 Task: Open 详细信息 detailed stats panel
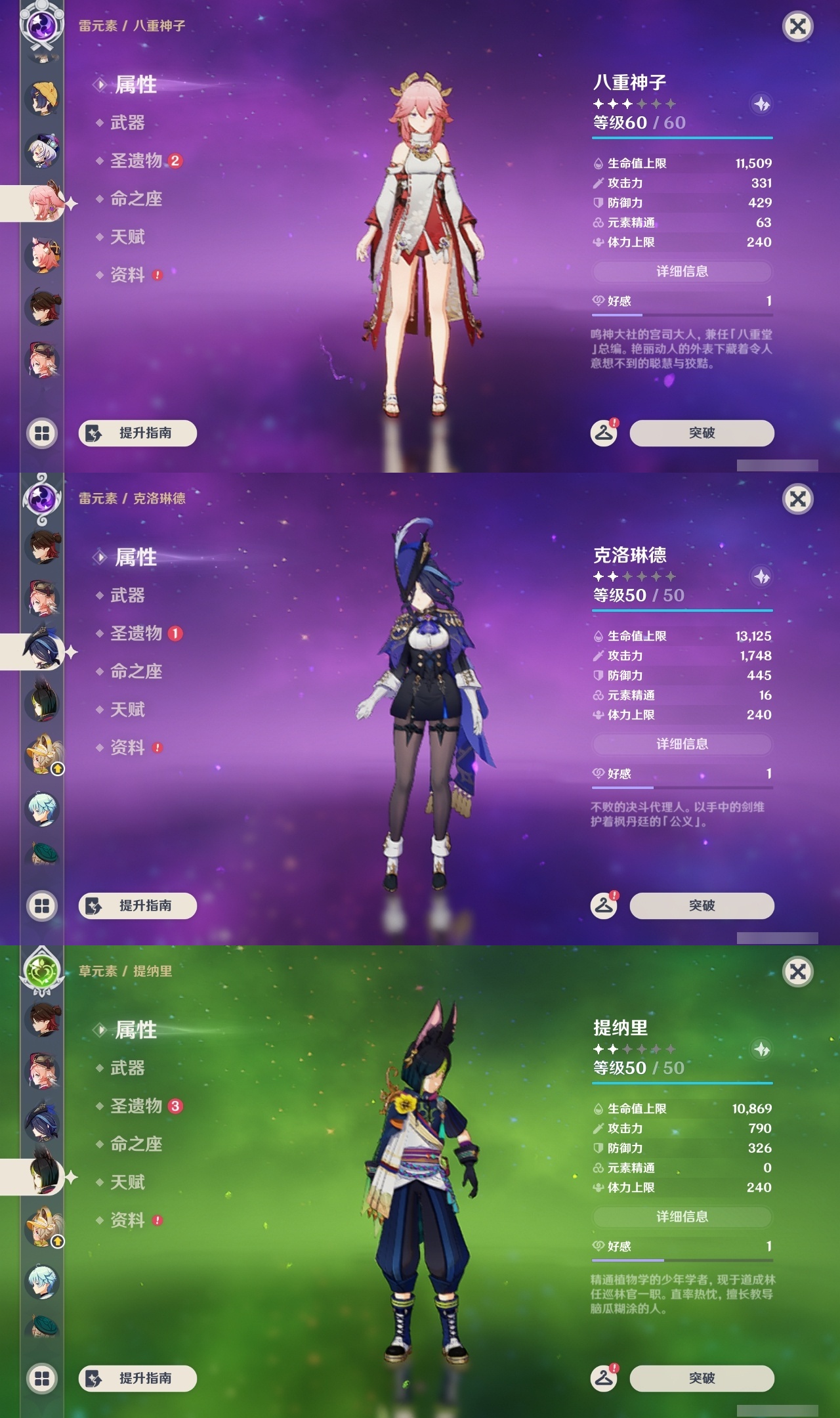682,271
